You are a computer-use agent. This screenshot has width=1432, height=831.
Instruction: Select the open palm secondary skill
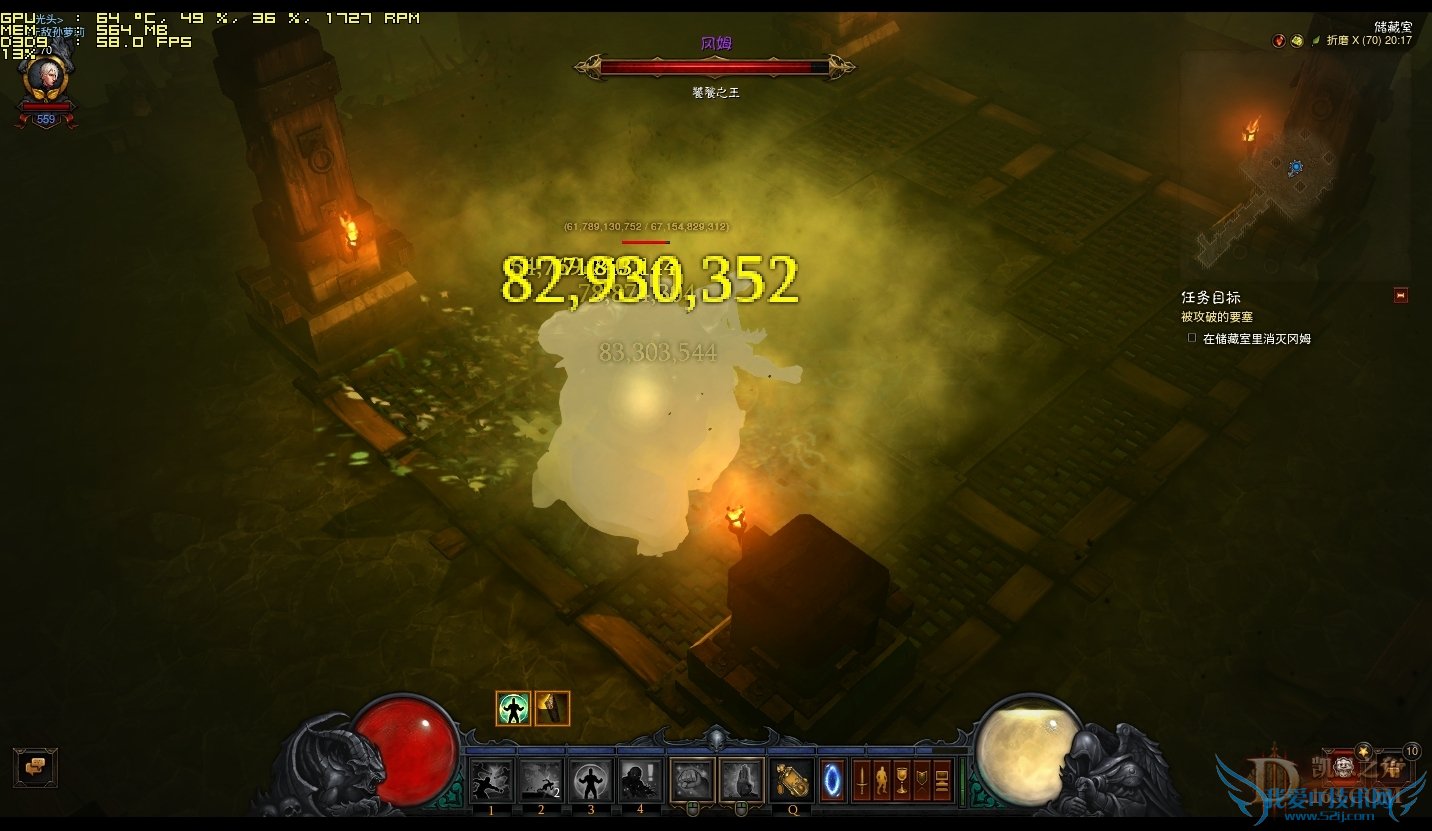pyautogui.click(x=741, y=780)
